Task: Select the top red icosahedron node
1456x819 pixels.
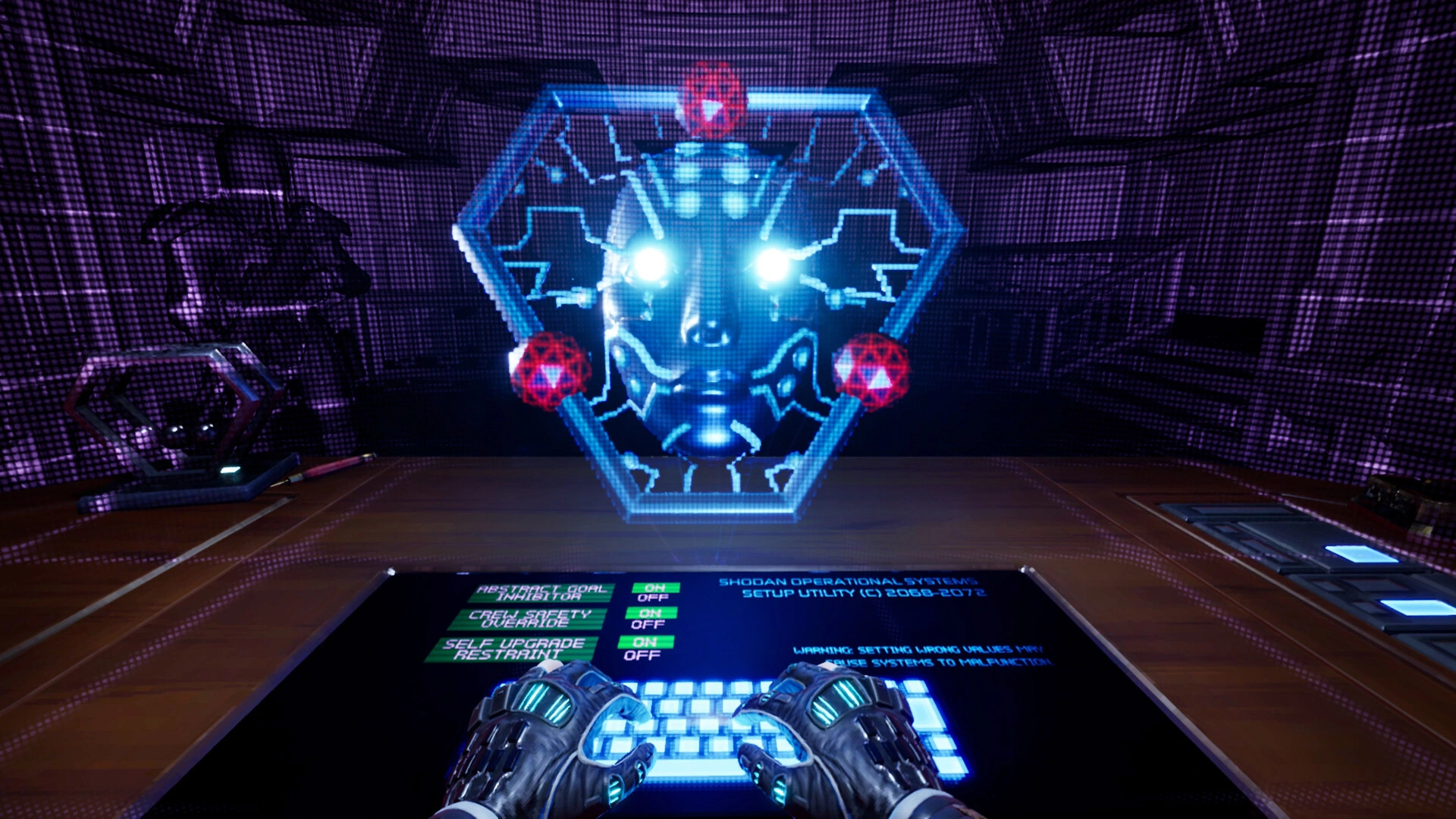Action: (x=711, y=106)
